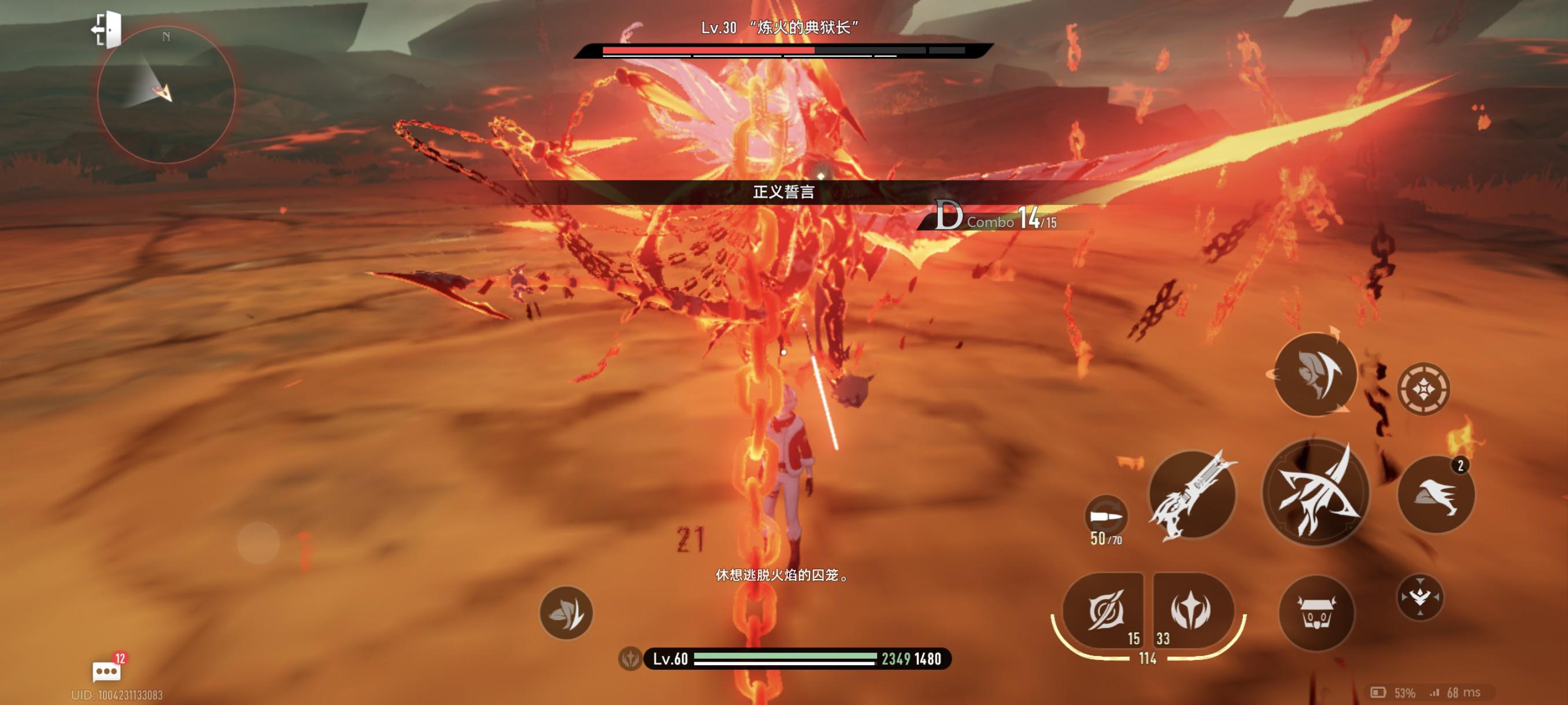The height and width of the screenshot is (705, 1568).
Task: Tap the horned mask skill button
Action: point(1316,613)
